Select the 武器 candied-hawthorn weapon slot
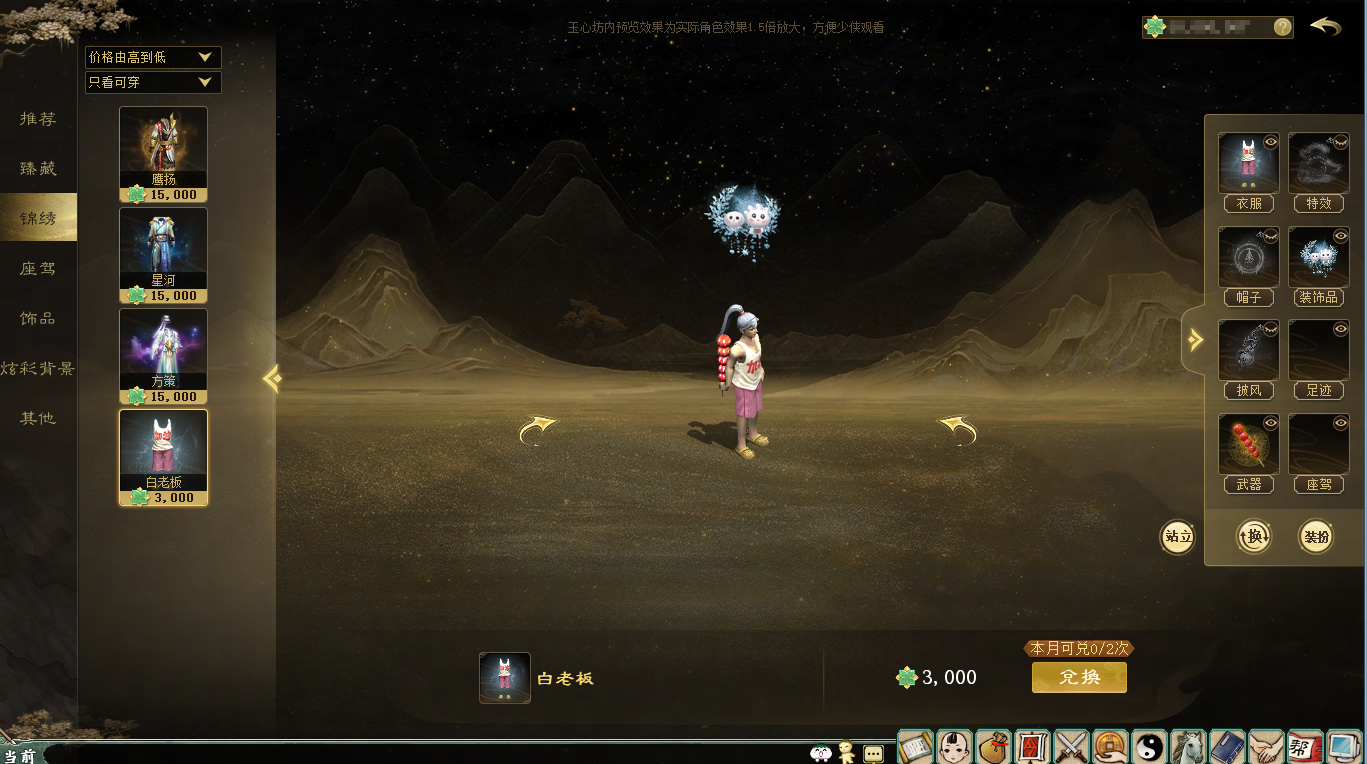Viewport: 1367px width, 764px height. point(1248,445)
